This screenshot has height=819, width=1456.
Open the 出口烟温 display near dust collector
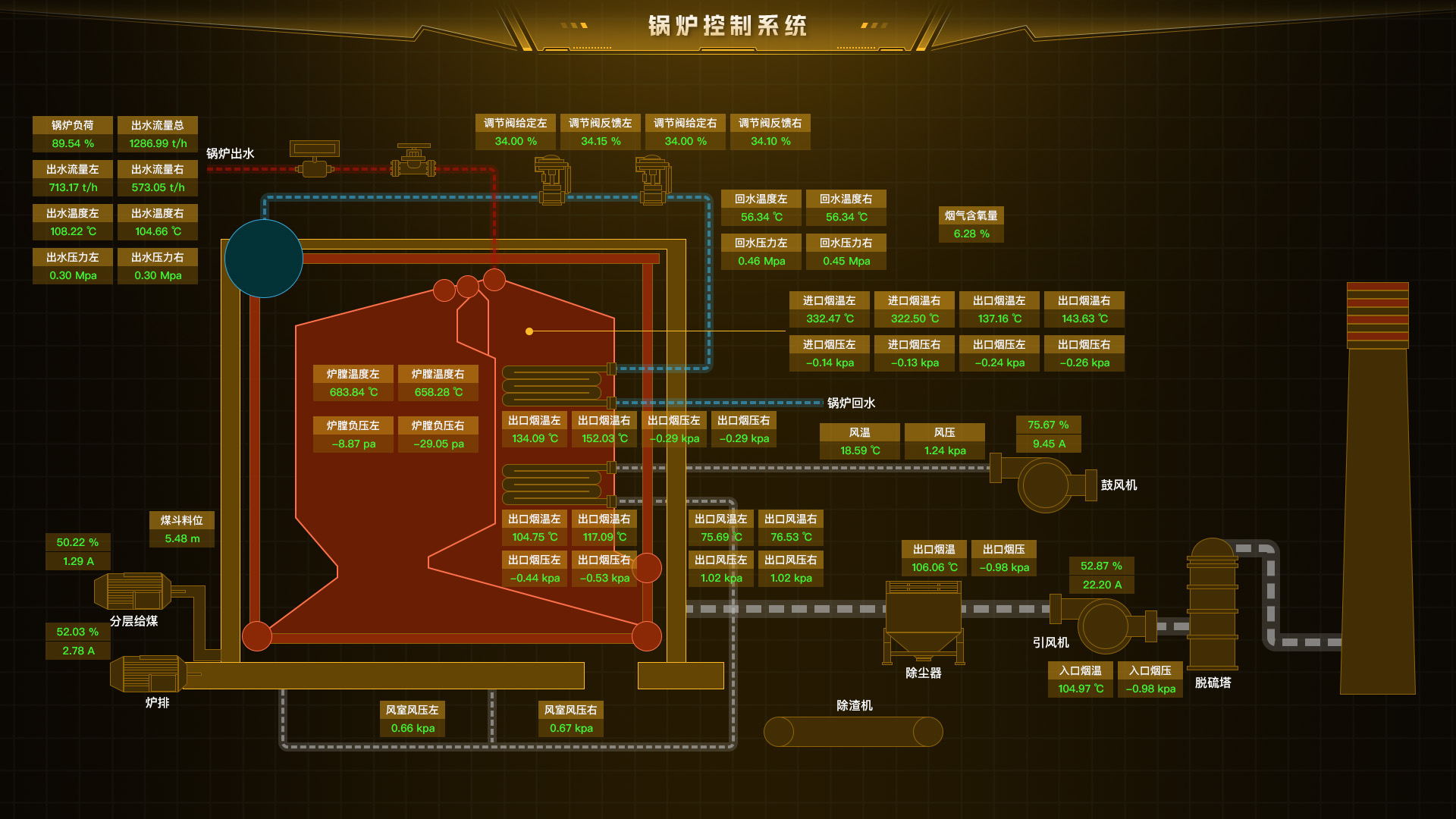[934, 558]
